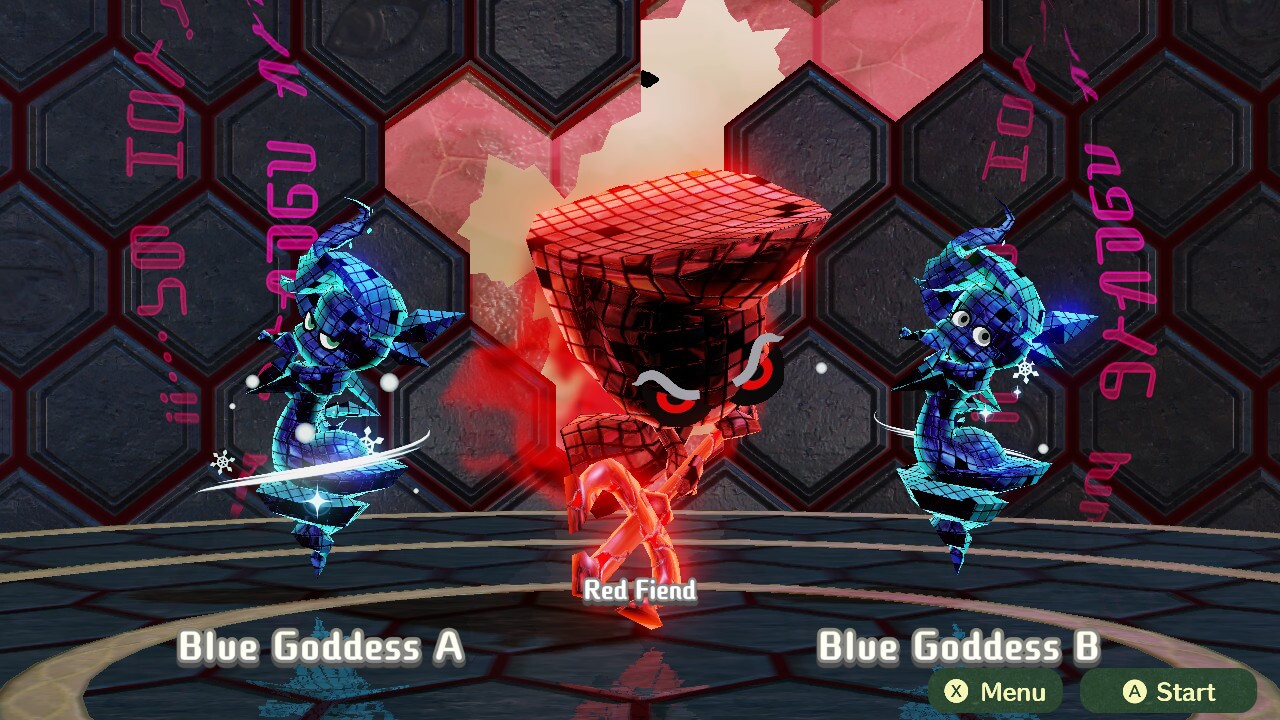Screen dimensions: 1280x720
Task: Select the Red Fiend name label
Action: [x=640, y=591]
